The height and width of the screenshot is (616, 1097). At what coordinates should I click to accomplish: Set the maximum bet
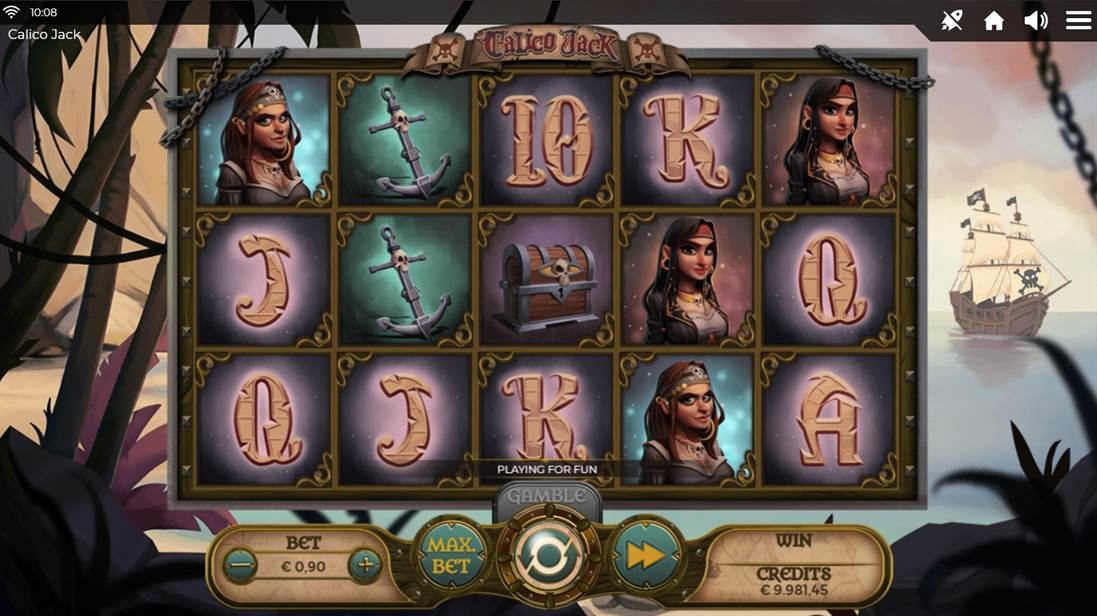click(x=450, y=554)
